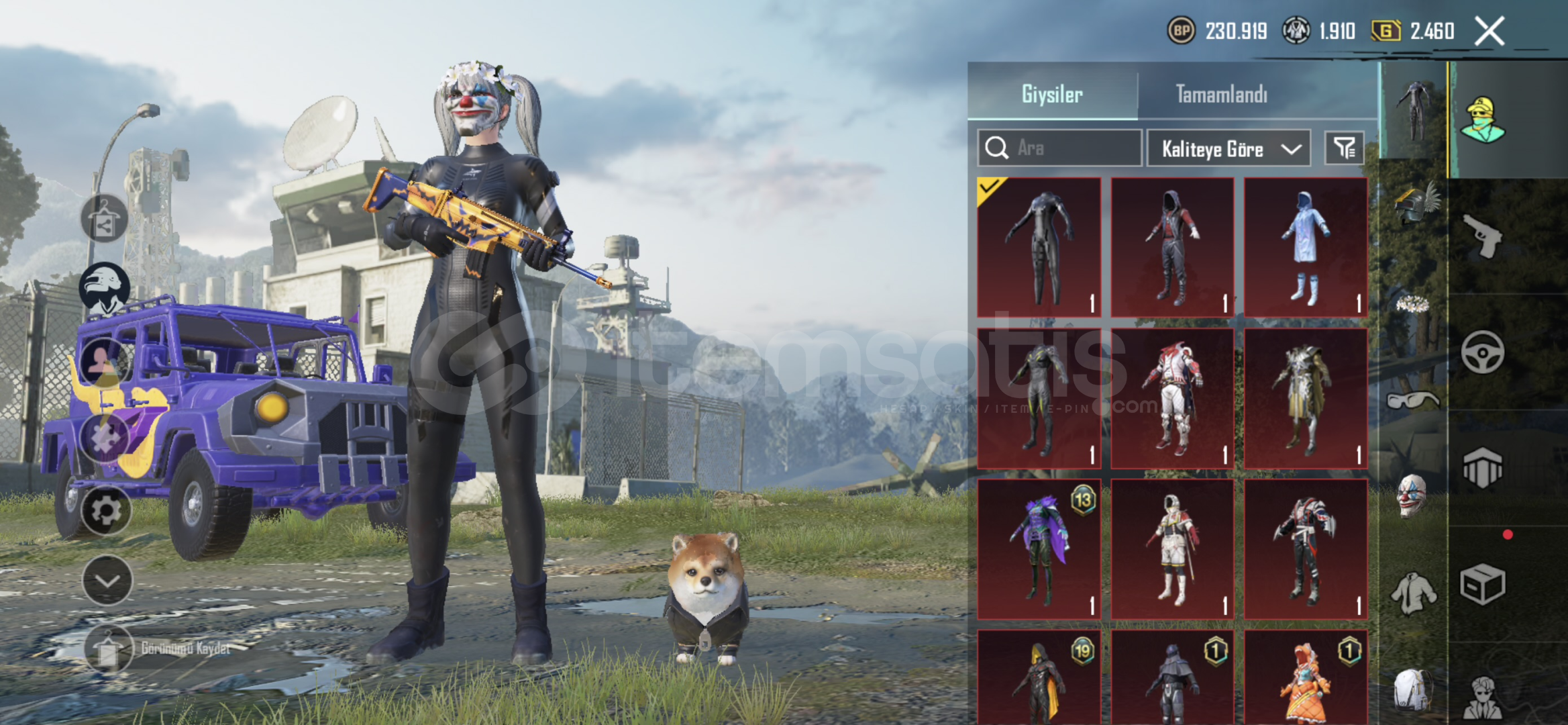Choose the light blue hooded raincoat outfit

[1306, 247]
